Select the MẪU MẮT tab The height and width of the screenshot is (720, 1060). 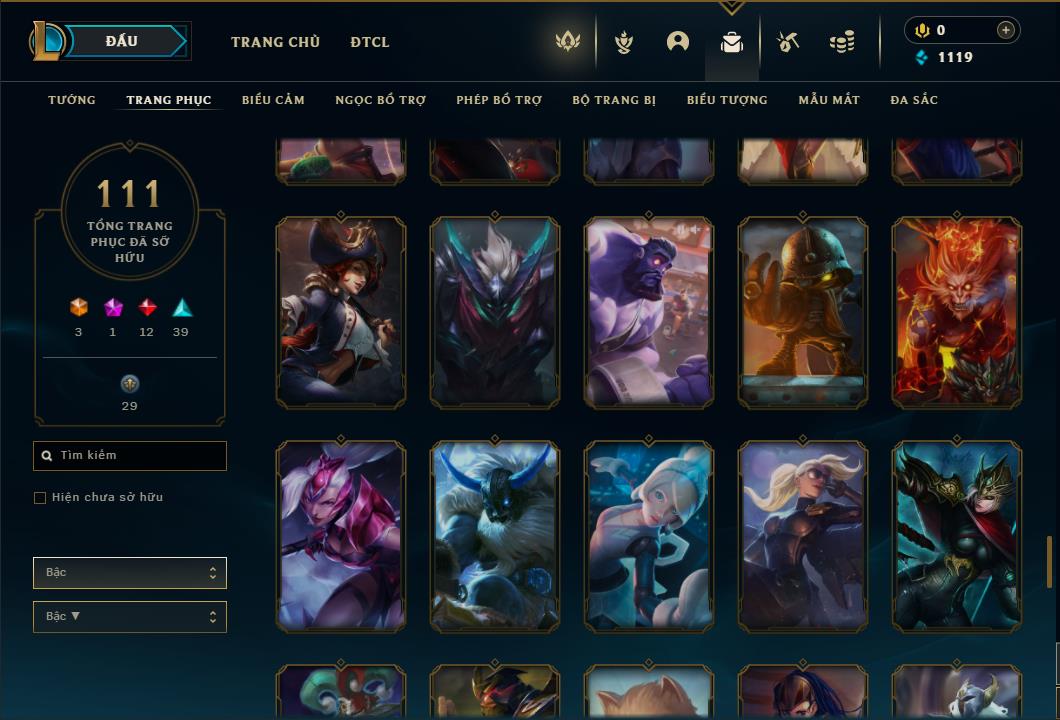tap(829, 100)
